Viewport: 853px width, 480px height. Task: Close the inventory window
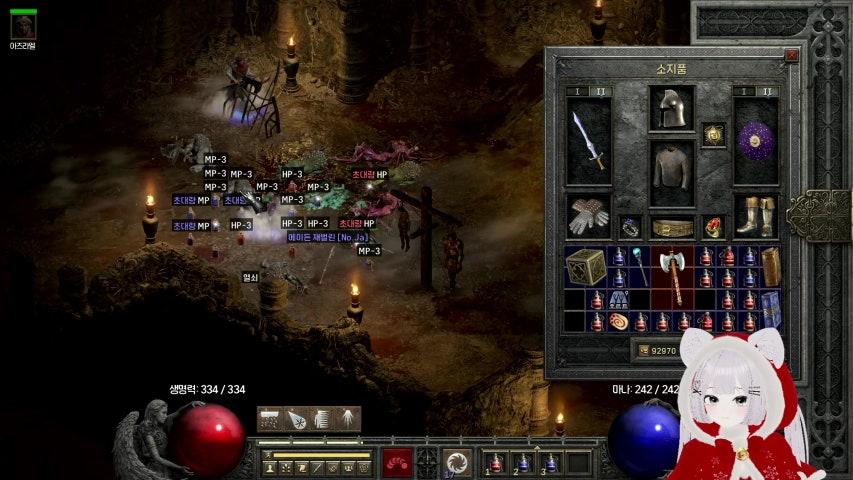click(791, 57)
